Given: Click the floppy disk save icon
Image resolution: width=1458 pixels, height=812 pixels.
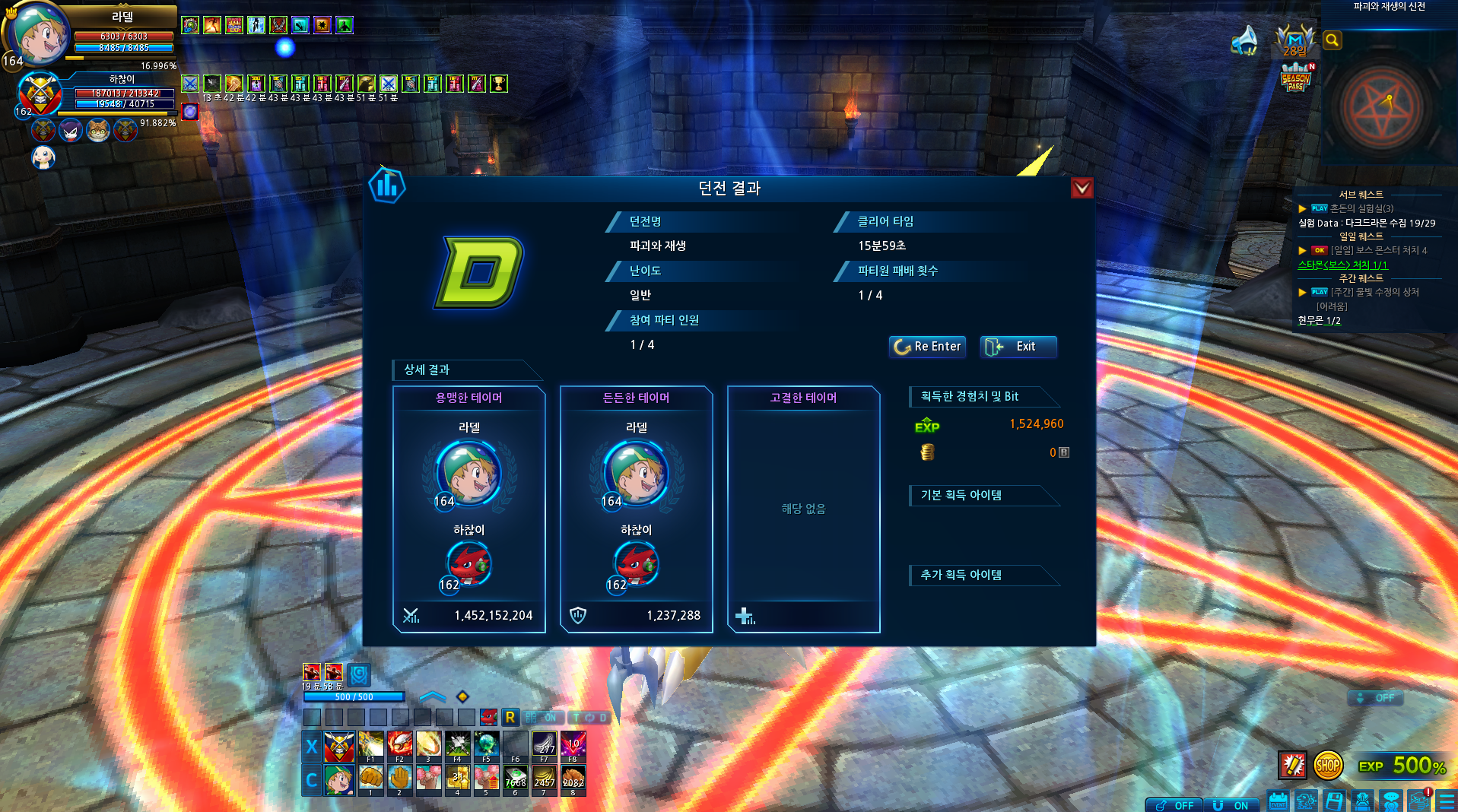Looking at the screenshot, I should pos(1334,801).
